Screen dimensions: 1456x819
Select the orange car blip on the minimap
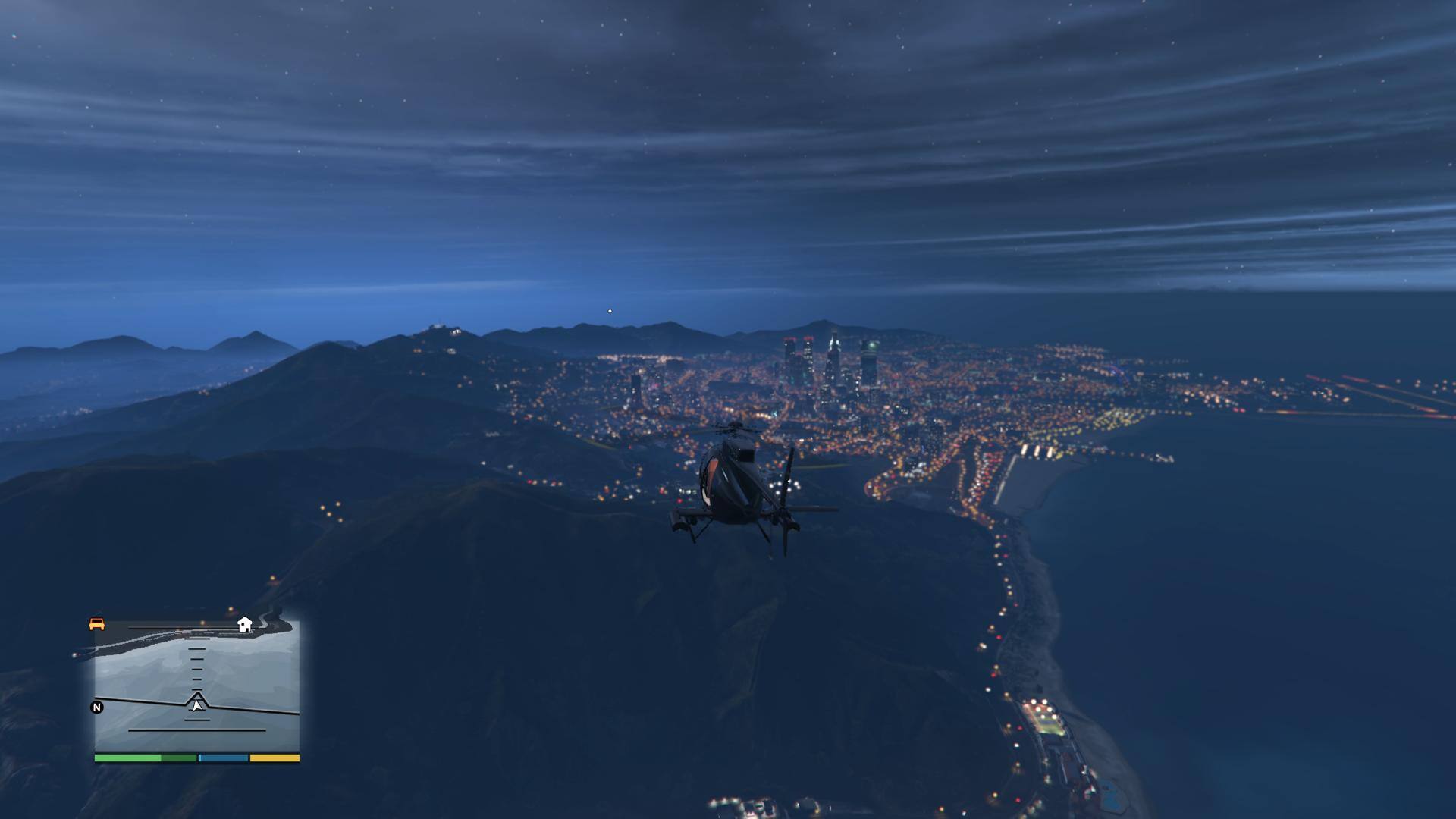click(97, 624)
